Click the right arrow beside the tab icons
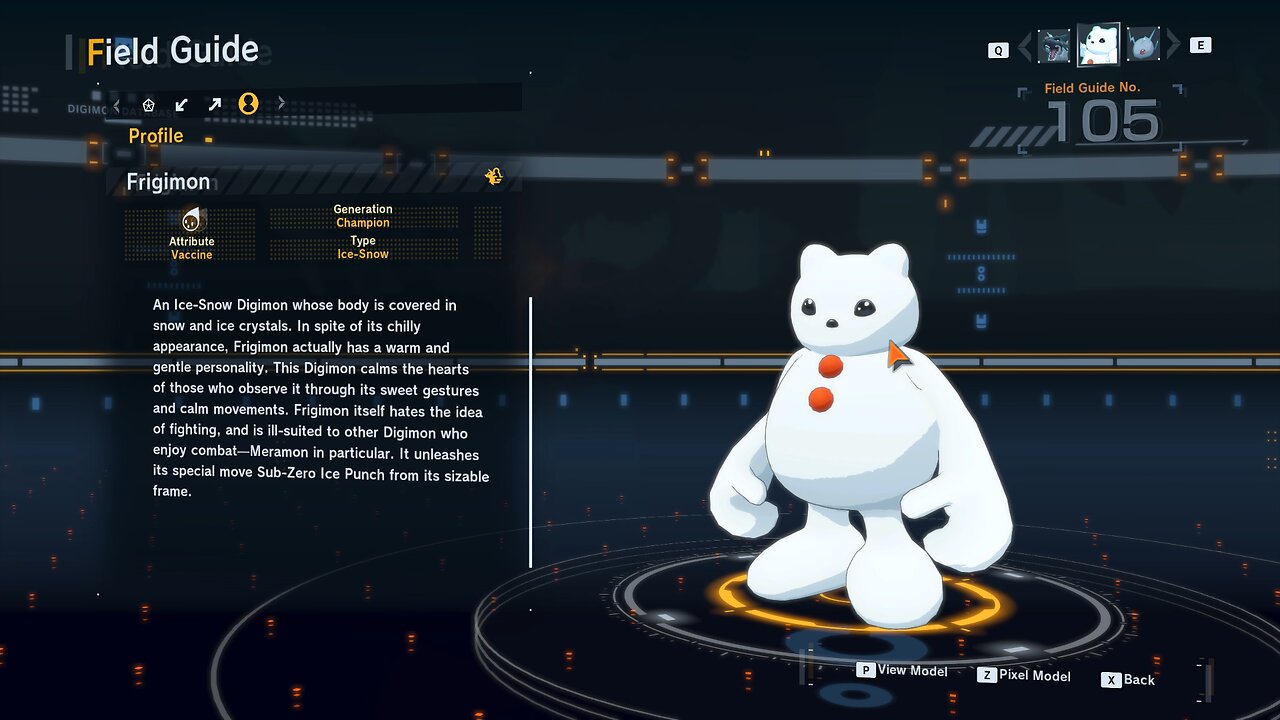Viewport: 1280px width, 720px height. 281,103
